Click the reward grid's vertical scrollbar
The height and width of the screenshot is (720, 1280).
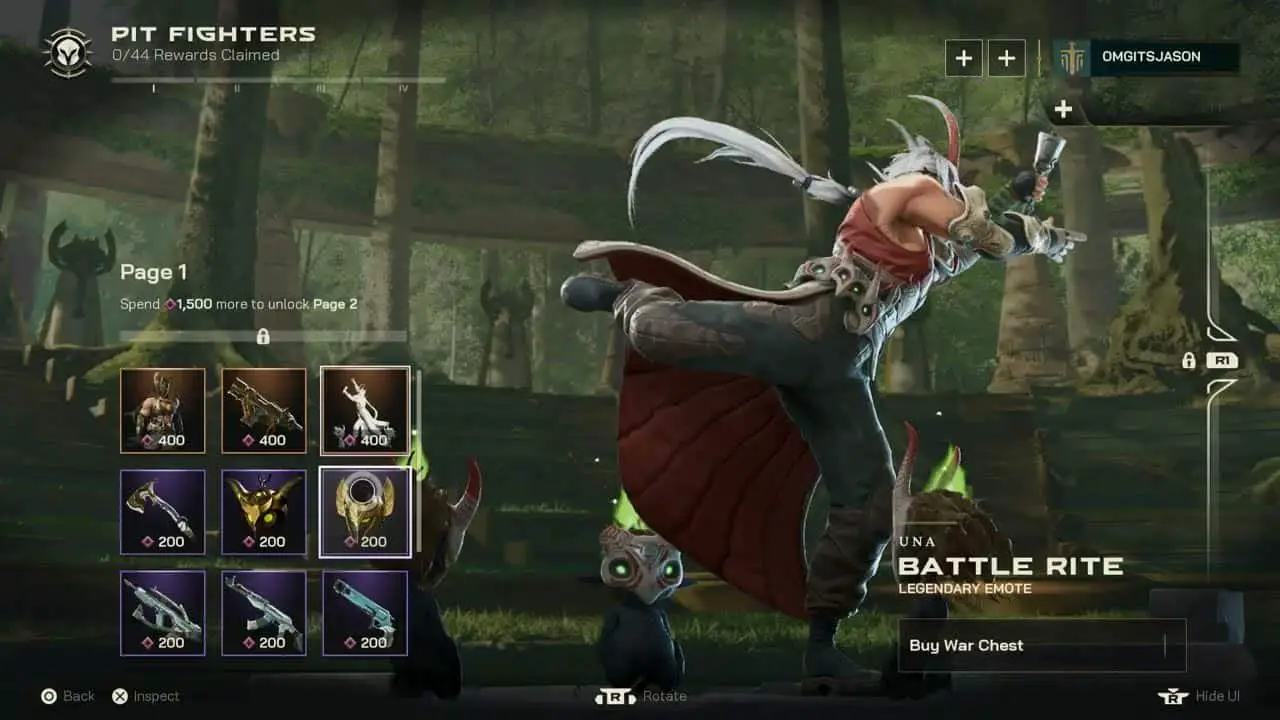coord(419,460)
